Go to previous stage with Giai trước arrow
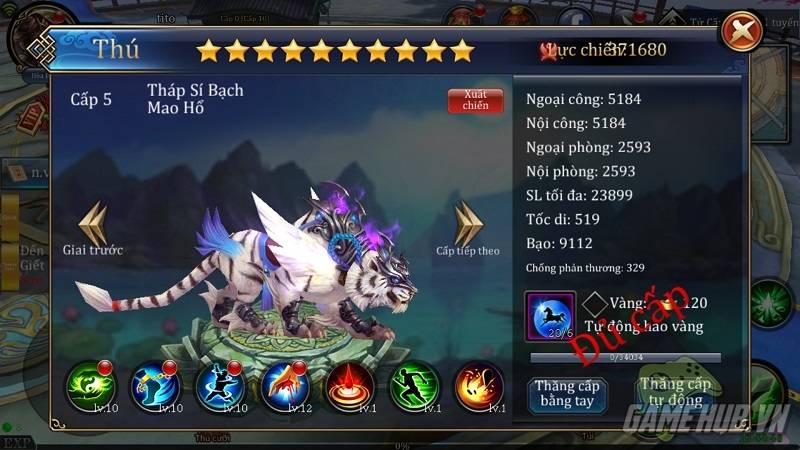The width and height of the screenshot is (800, 450). pos(93,226)
